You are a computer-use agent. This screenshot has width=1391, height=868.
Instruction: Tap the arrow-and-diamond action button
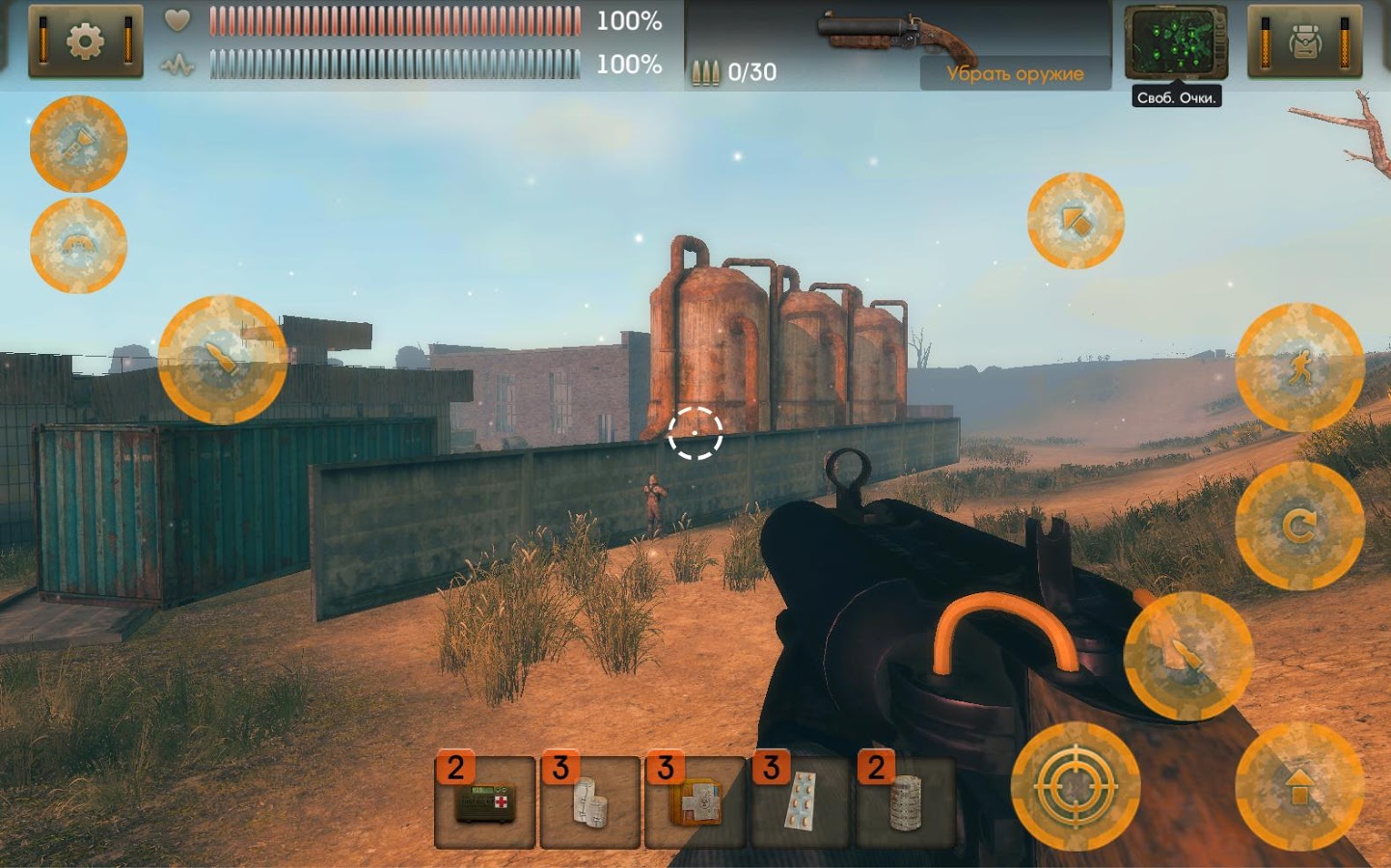pos(1076,221)
